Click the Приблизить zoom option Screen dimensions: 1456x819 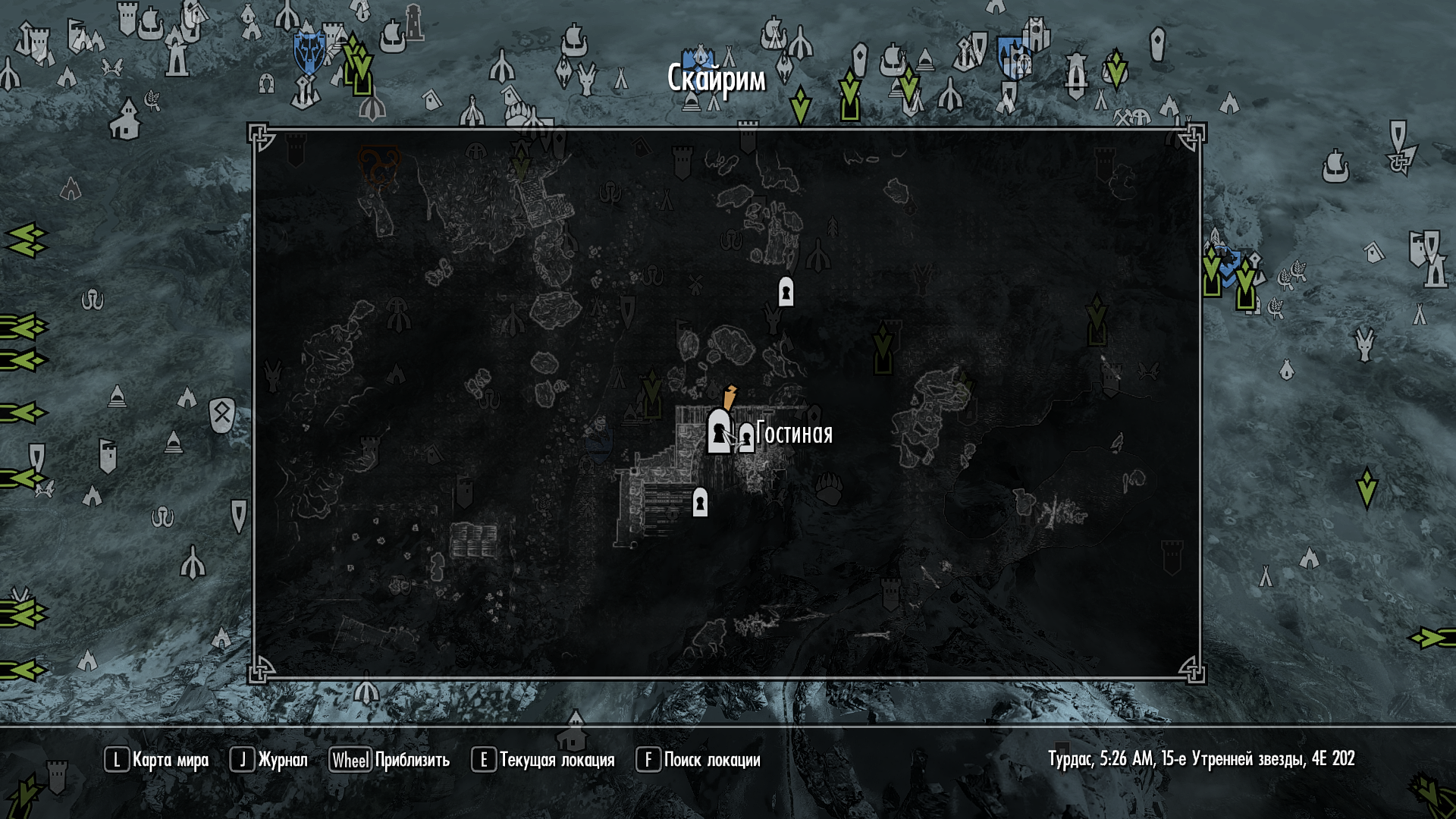coord(390,760)
